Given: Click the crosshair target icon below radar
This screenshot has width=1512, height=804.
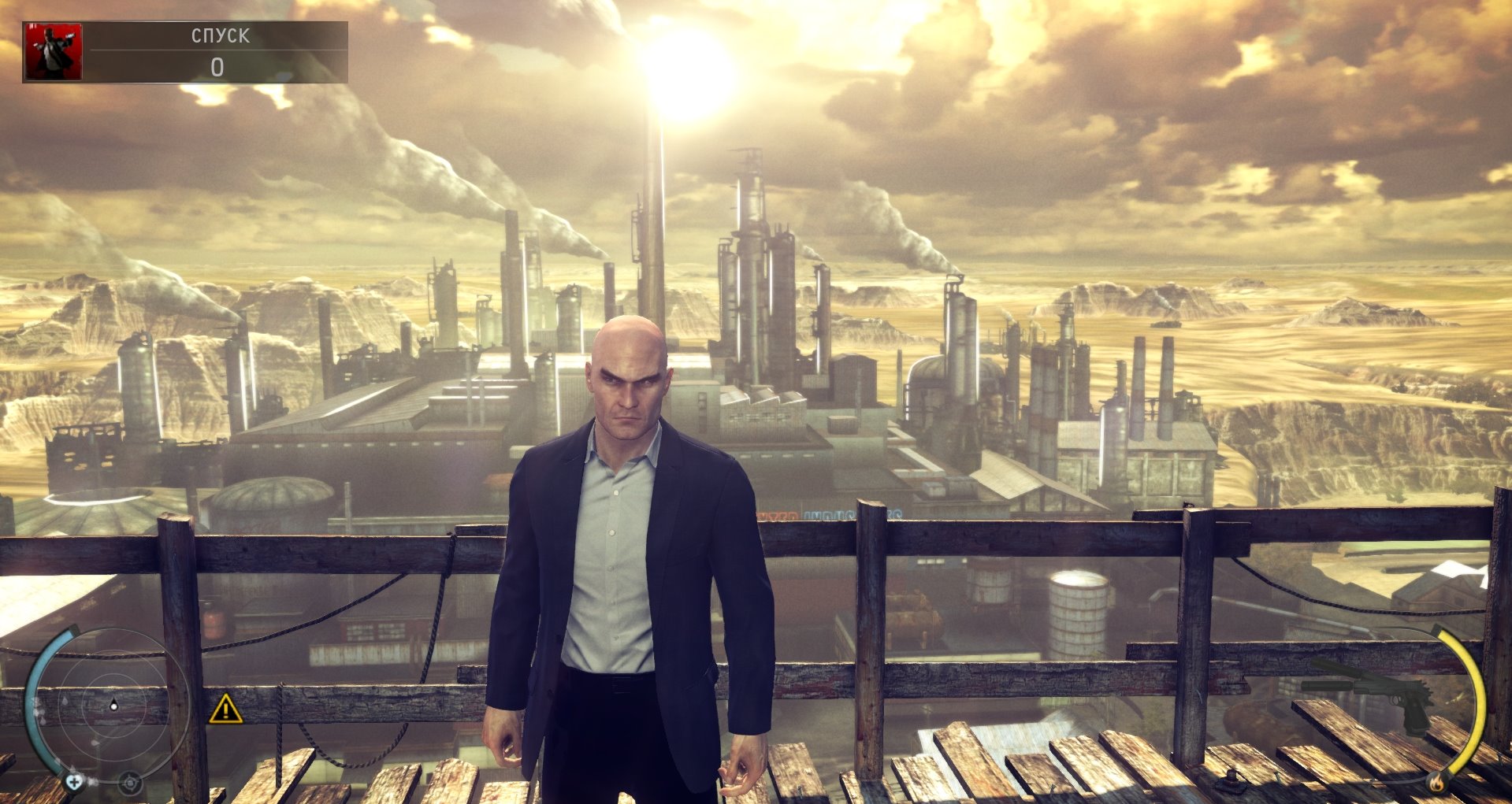Looking at the screenshot, I should [130, 783].
